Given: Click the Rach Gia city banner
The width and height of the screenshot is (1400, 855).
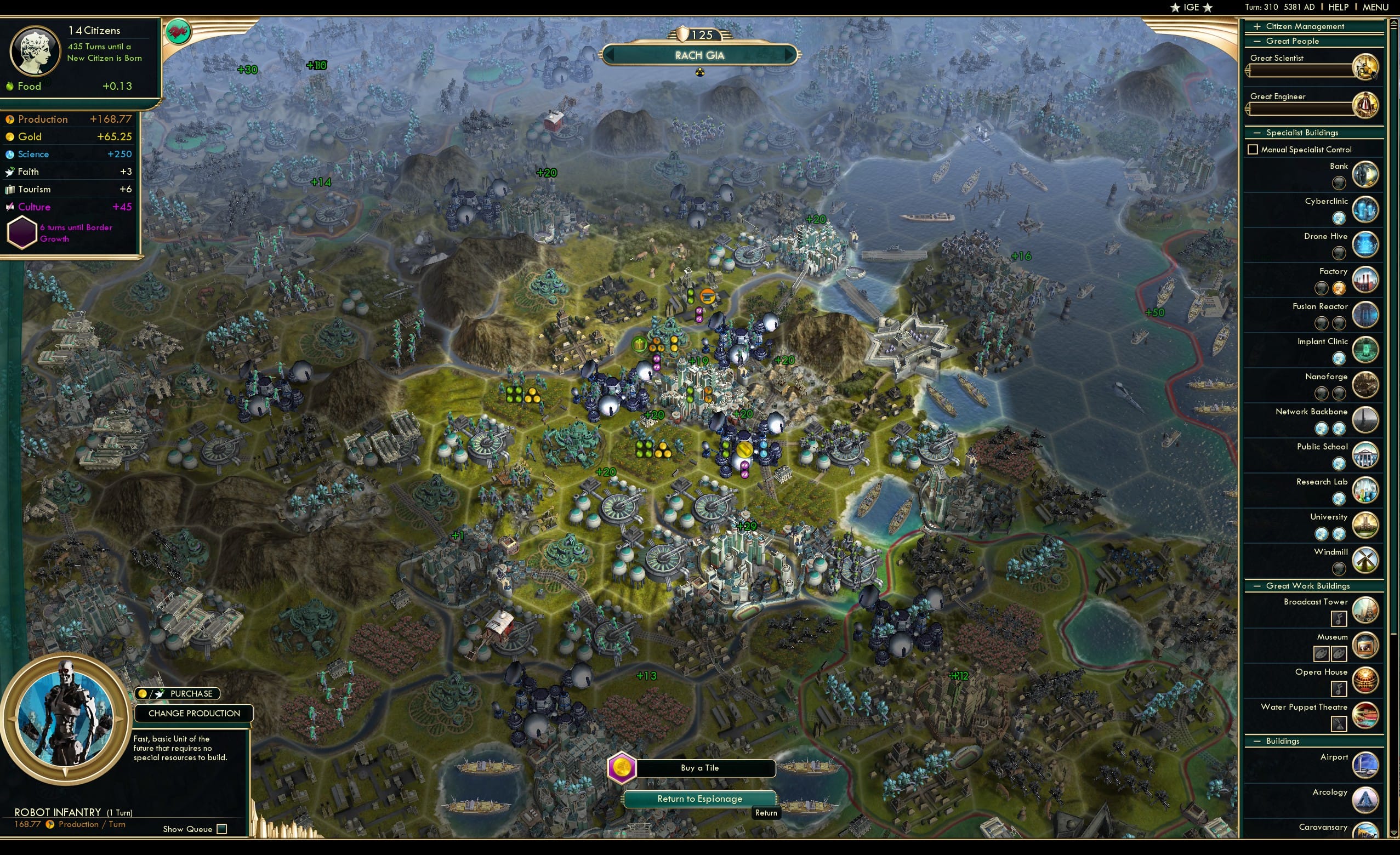Looking at the screenshot, I should (701, 55).
